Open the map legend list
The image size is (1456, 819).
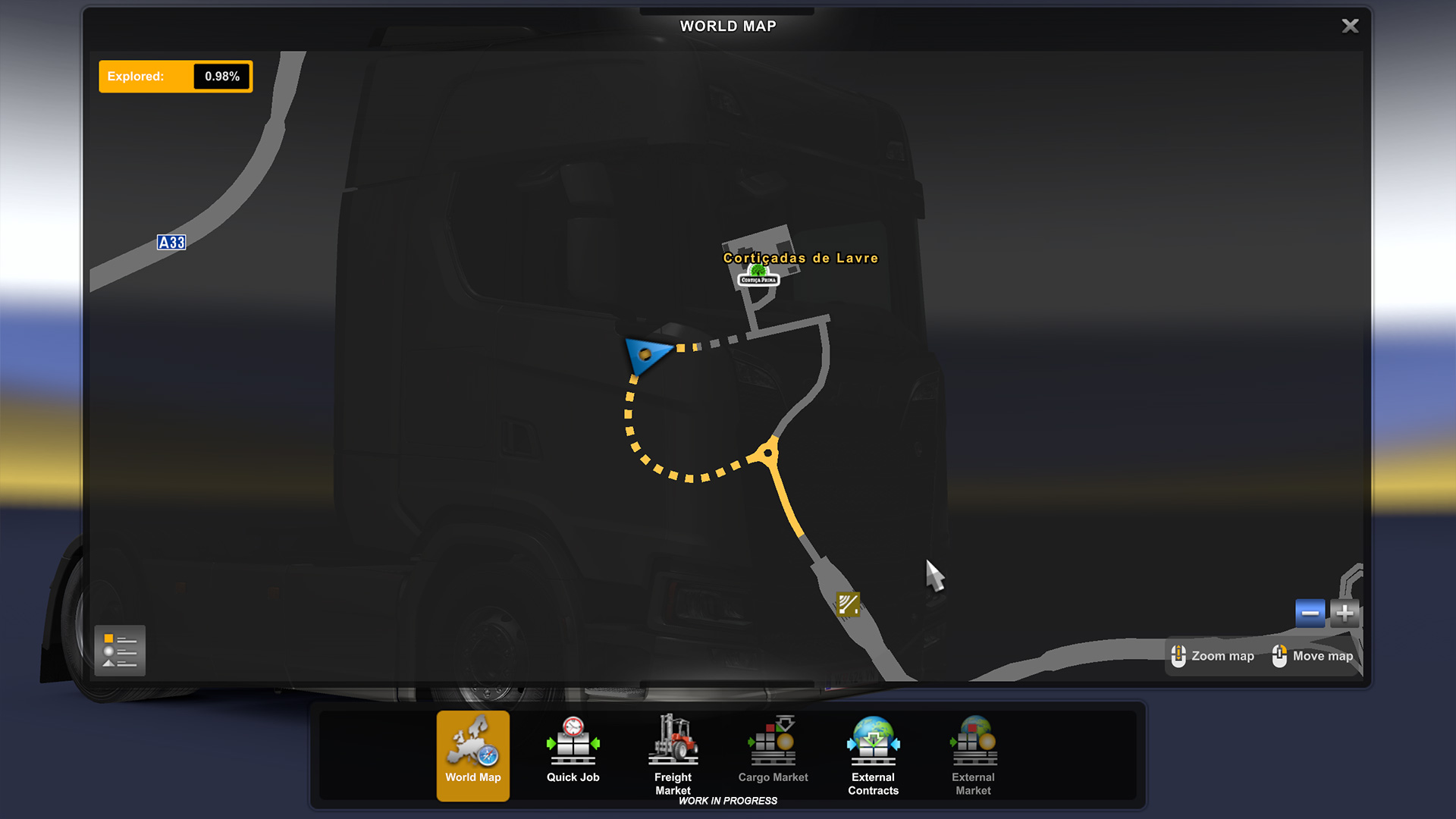coord(120,651)
